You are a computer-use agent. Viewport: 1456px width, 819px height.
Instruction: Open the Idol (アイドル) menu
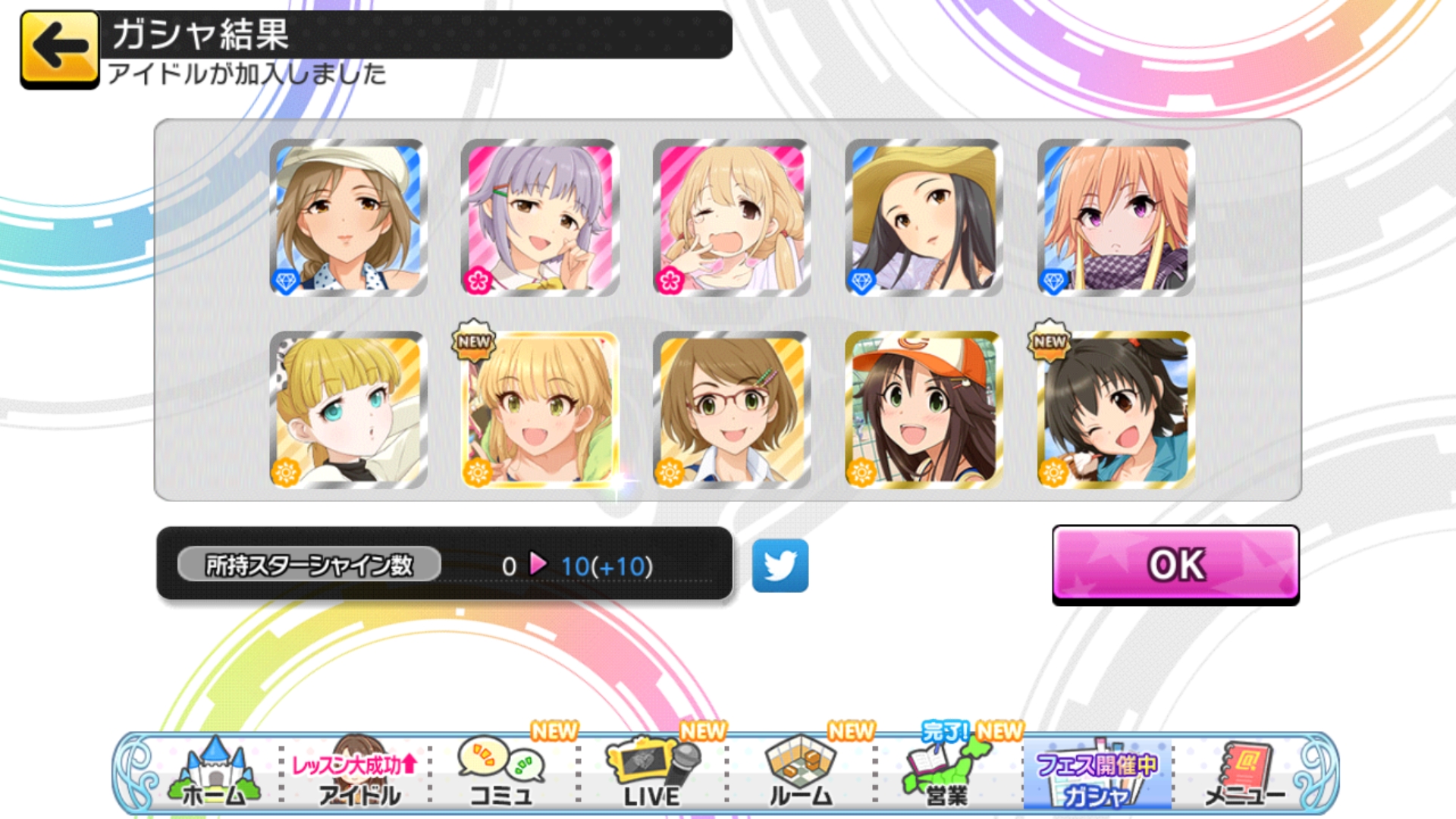356,773
